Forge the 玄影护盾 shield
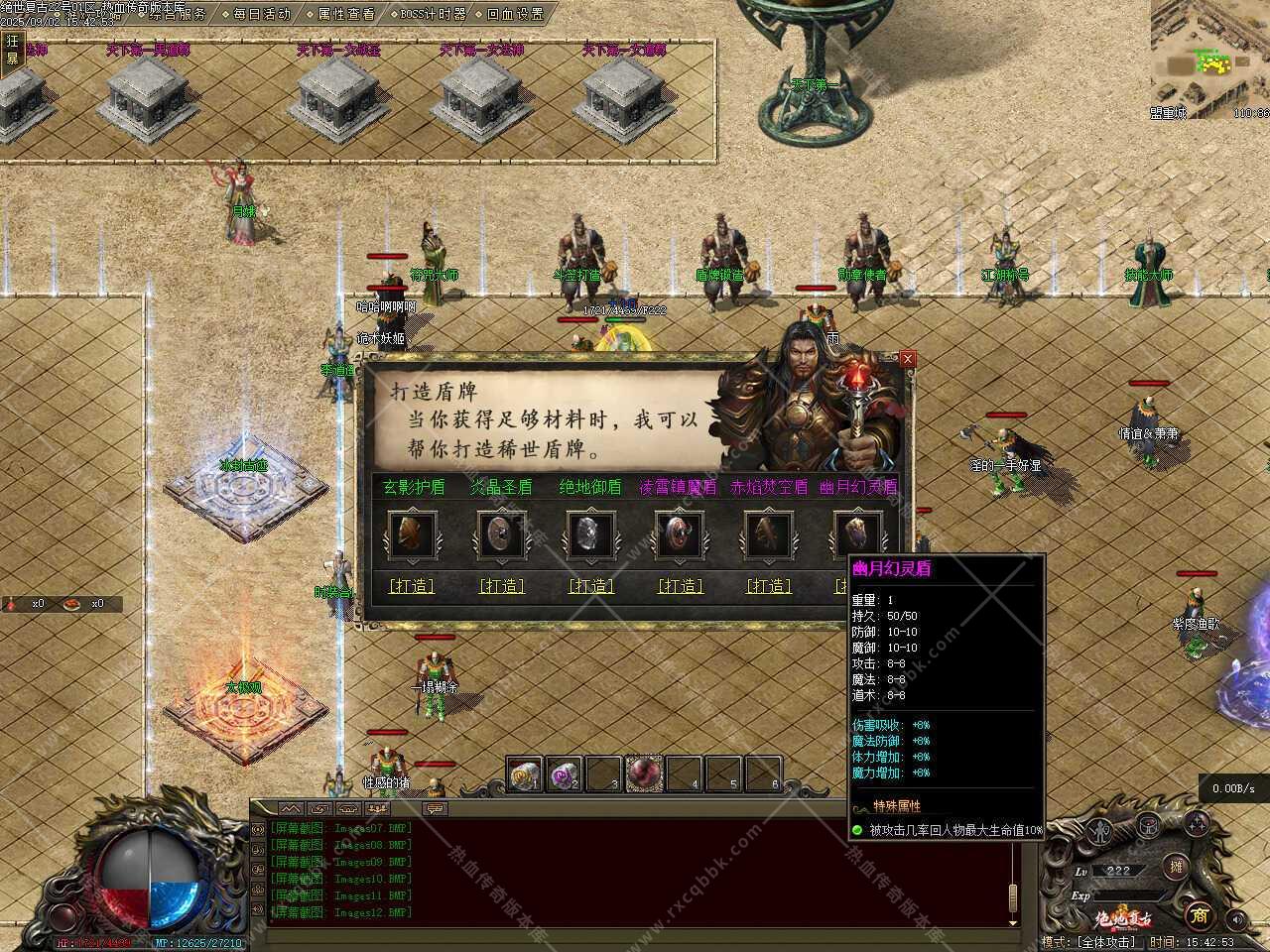The image size is (1270, 952). point(412,586)
